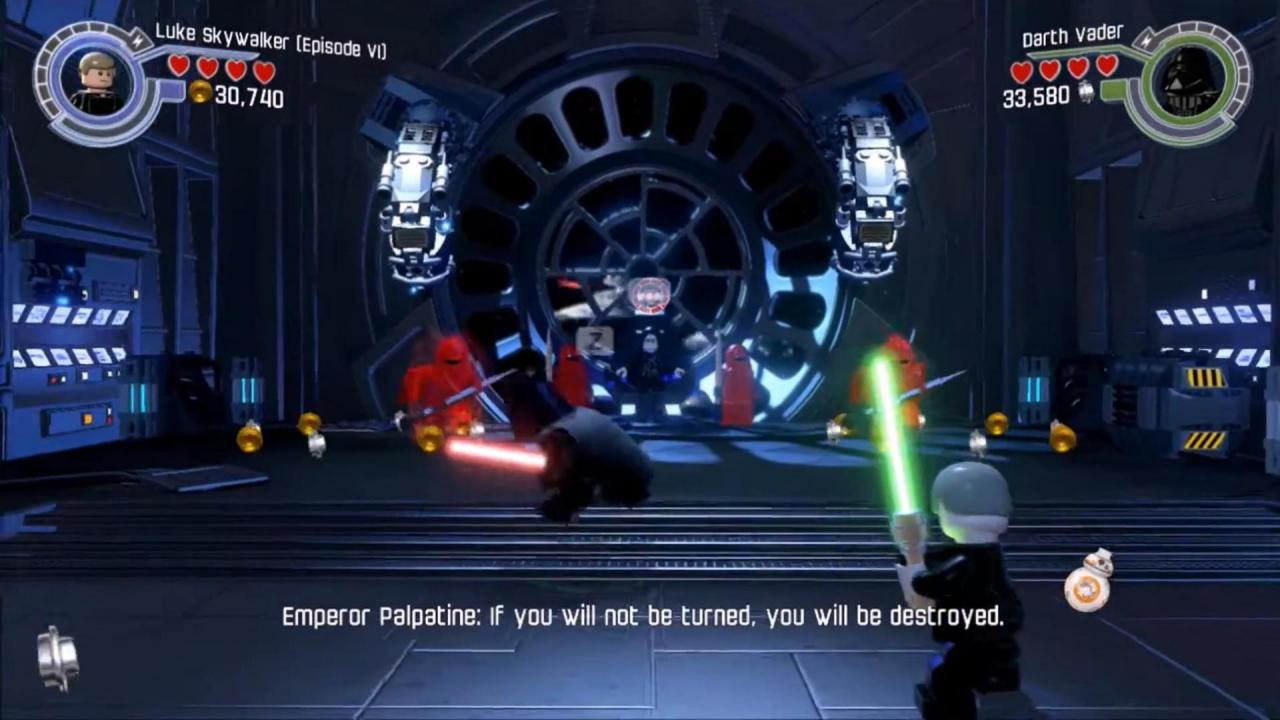Viewport: 1280px width, 720px height.
Task: Click the last heart in Vader's health bar
Action: pos(1104,68)
